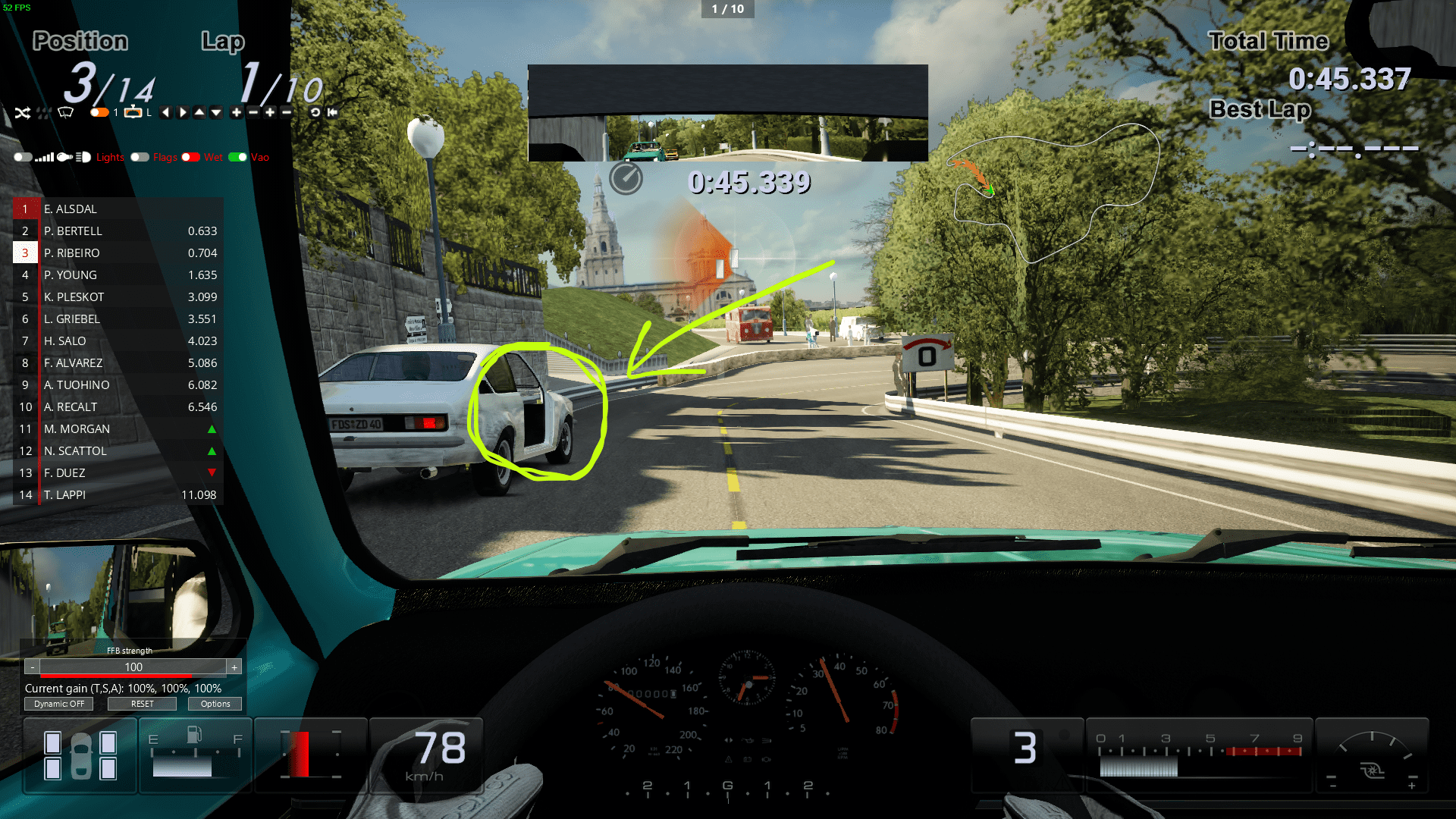
Task: Click the circular reset arrow icon
Action: tap(315, 112)
